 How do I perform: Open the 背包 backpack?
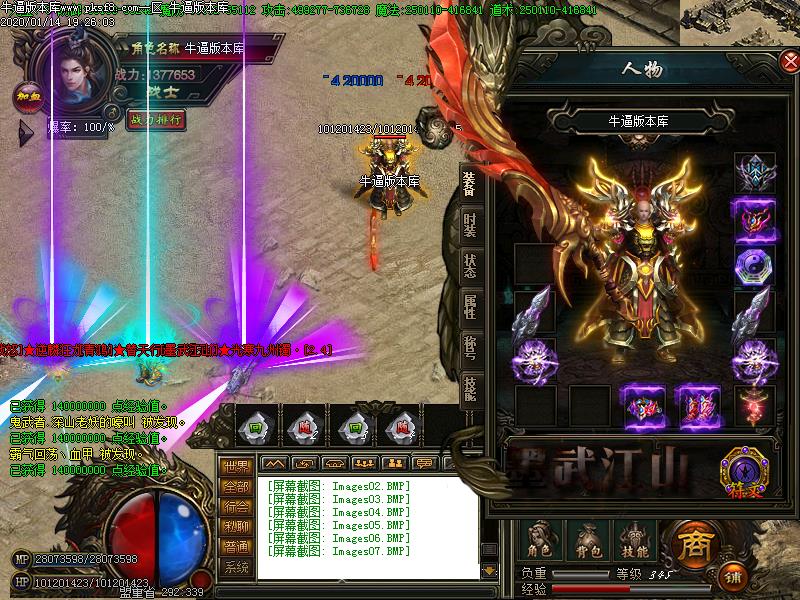[x=588, y=540]
